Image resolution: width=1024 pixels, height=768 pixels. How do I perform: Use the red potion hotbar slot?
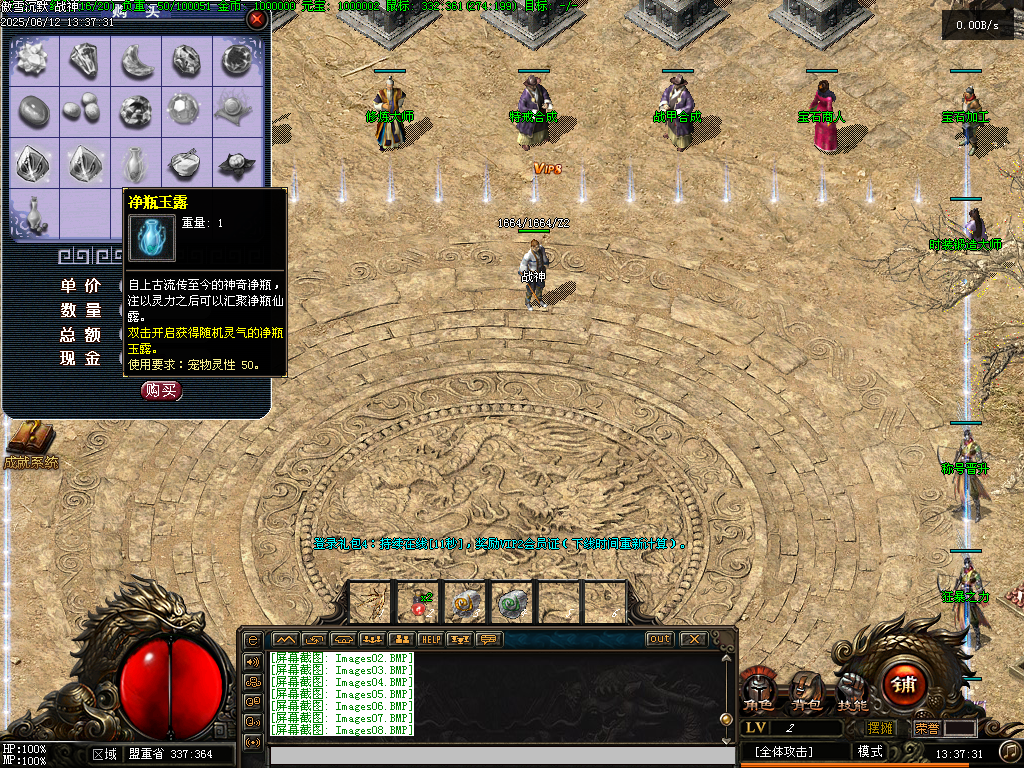[x=418, y=603]
